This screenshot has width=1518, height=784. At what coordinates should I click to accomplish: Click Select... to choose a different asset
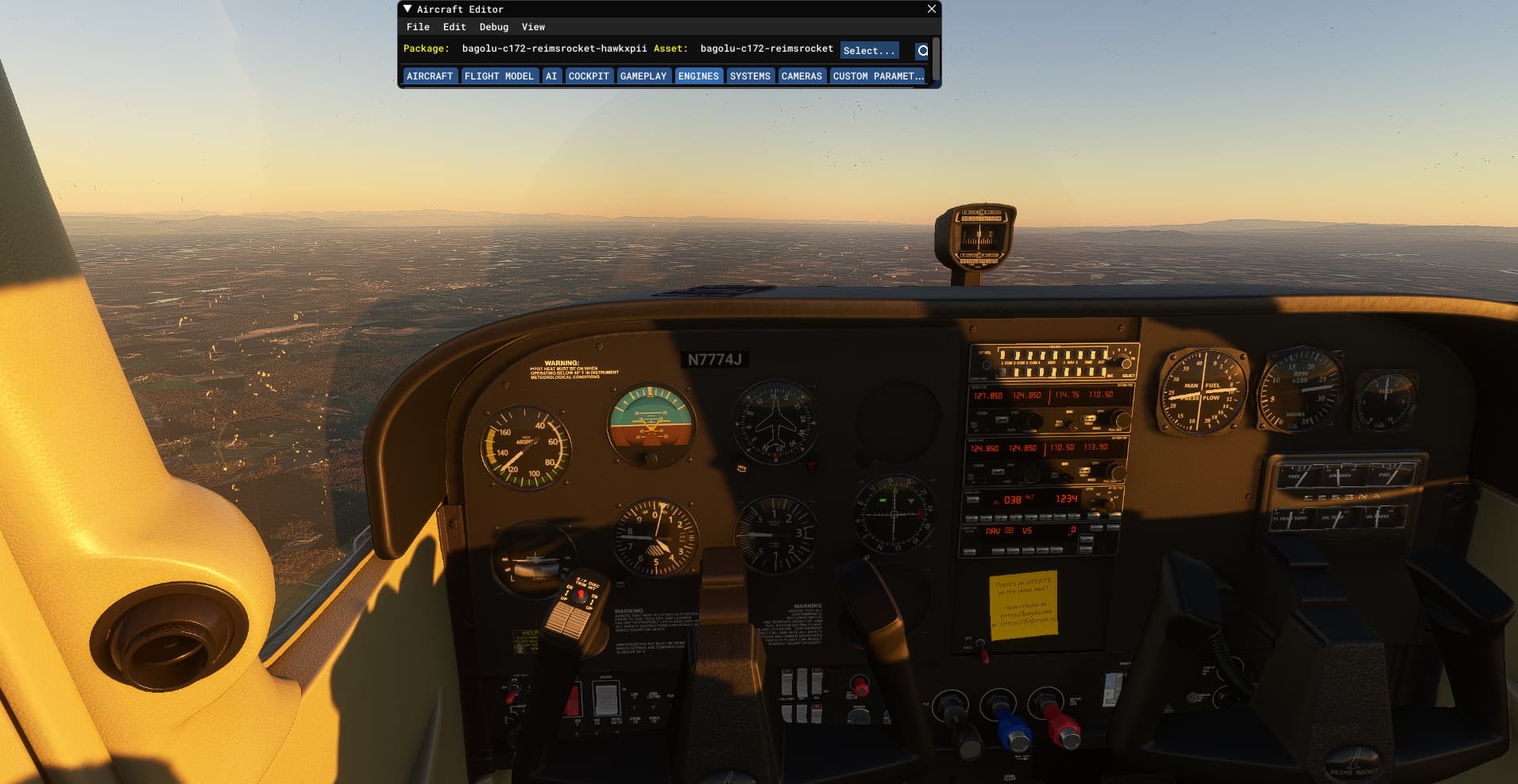(x=869, y=50)
